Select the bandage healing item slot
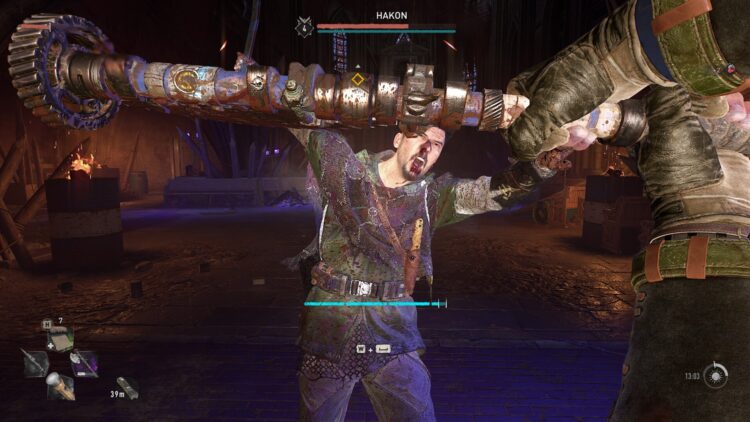This screenshot has height=422, width=750. [60, 337]
